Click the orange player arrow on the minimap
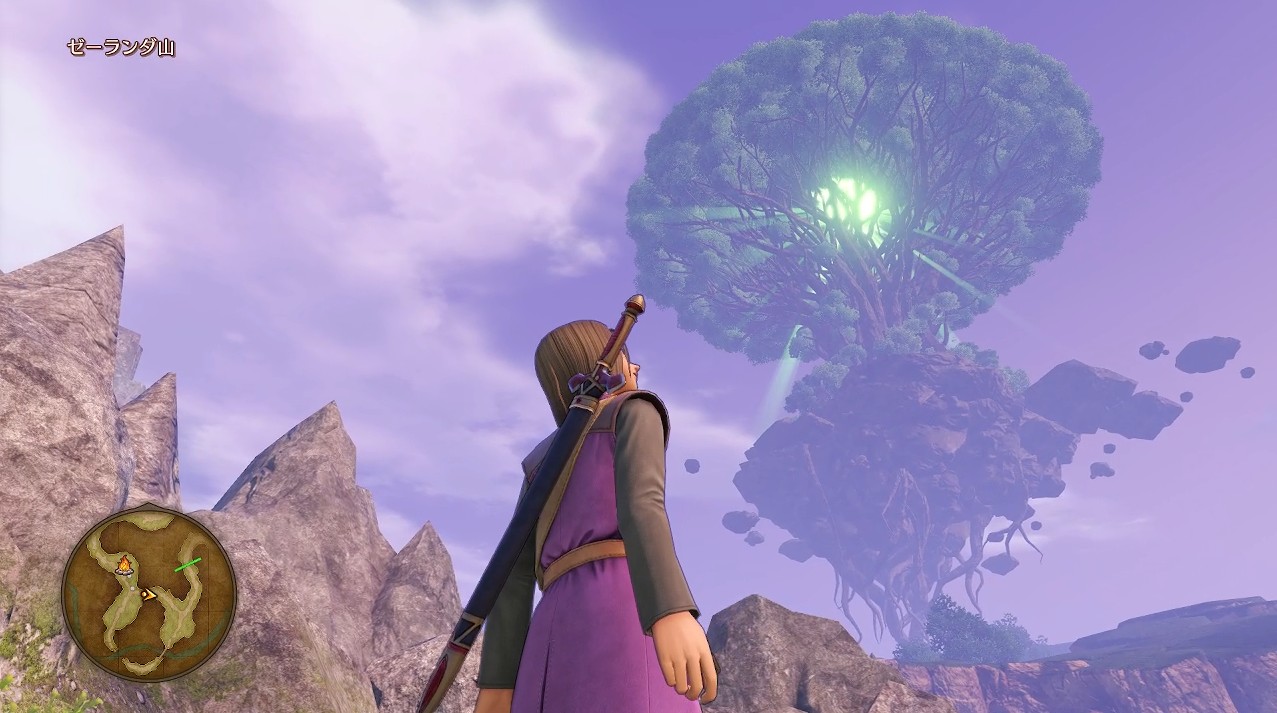 [148, 594]
